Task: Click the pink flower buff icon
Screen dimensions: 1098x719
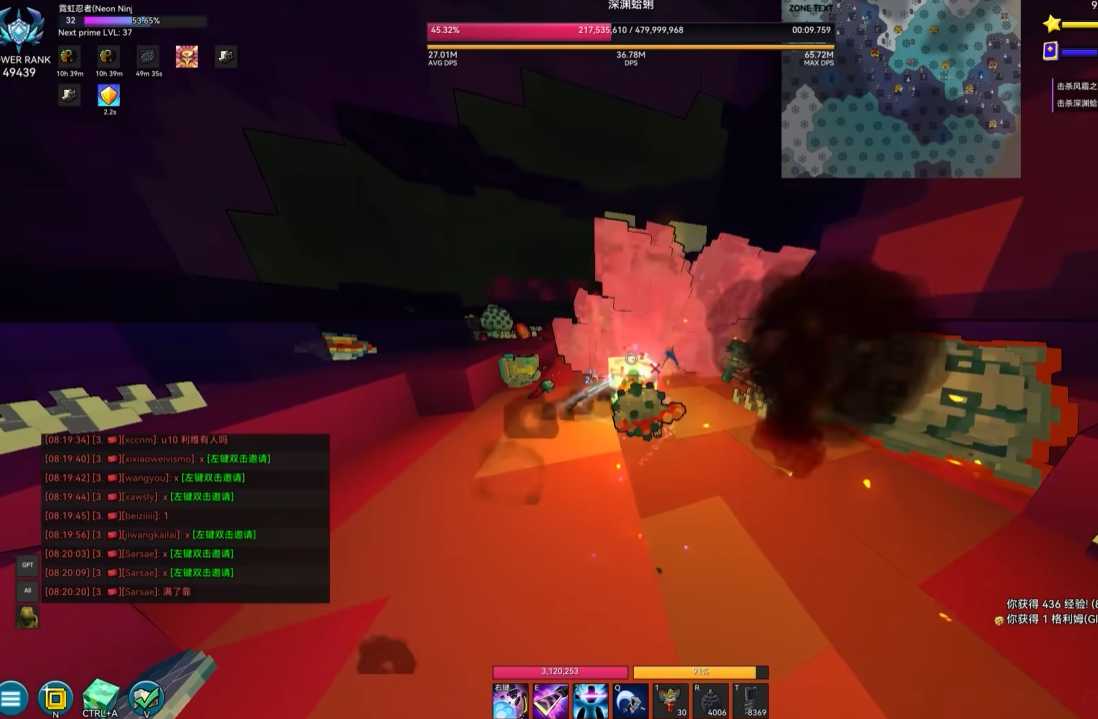Action: point(187,57)
